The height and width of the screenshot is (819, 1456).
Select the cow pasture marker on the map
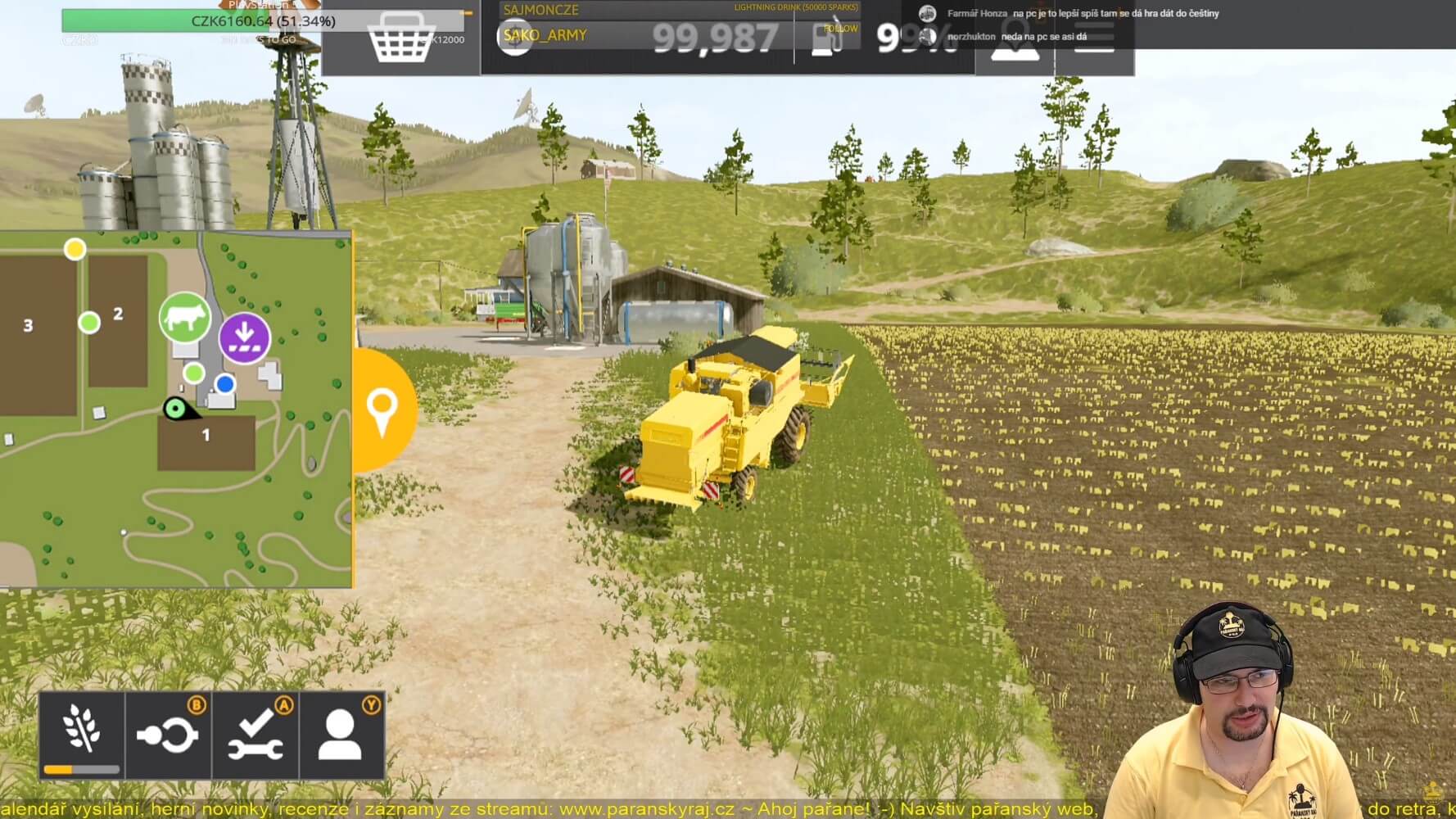point(185,317)
